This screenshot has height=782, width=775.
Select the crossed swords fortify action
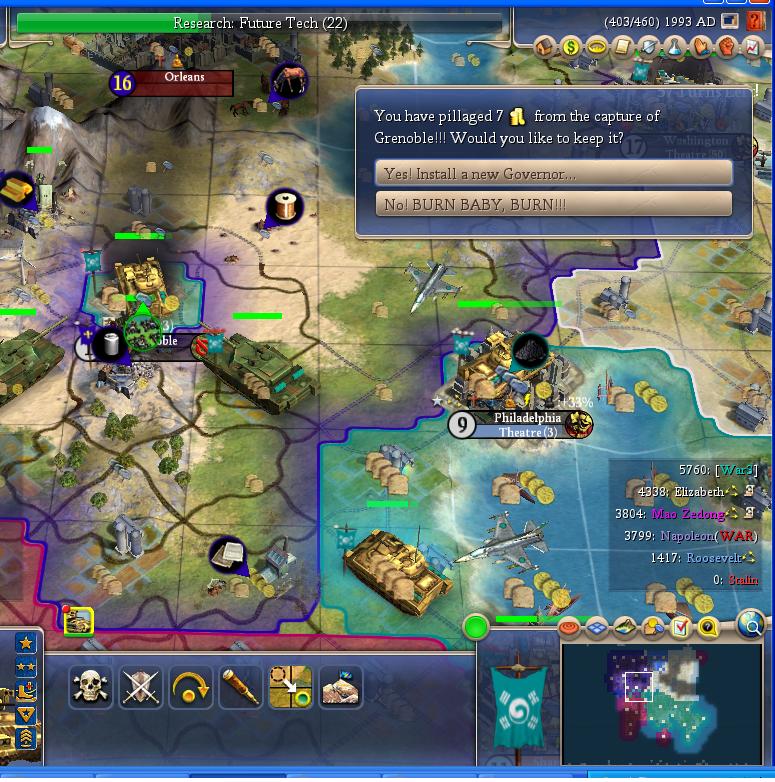click(141, 687)
